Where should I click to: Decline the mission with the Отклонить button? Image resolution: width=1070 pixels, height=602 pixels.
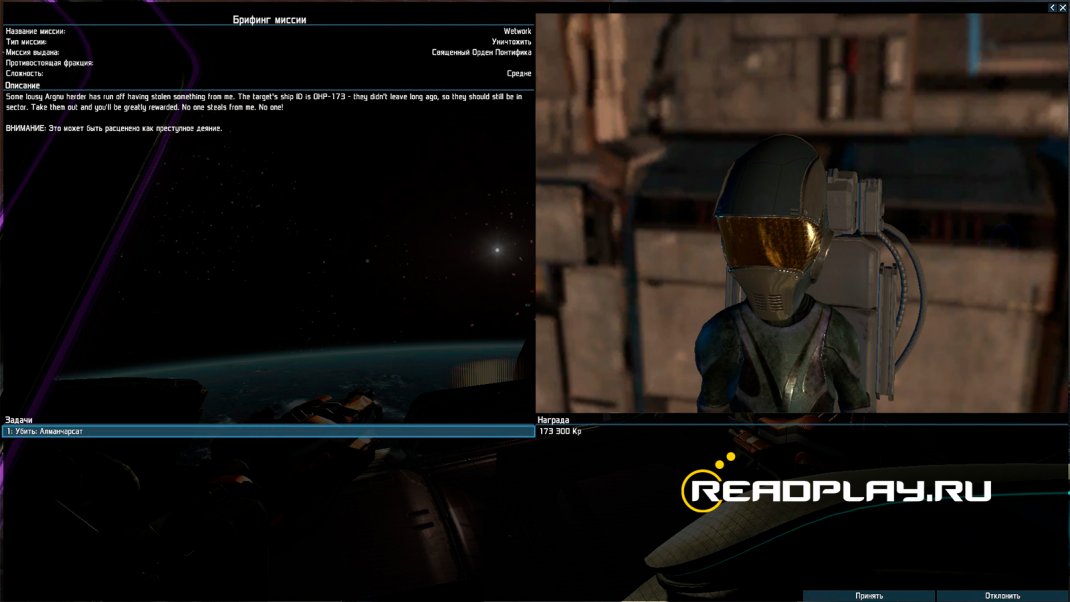(x=1002, y=596)
